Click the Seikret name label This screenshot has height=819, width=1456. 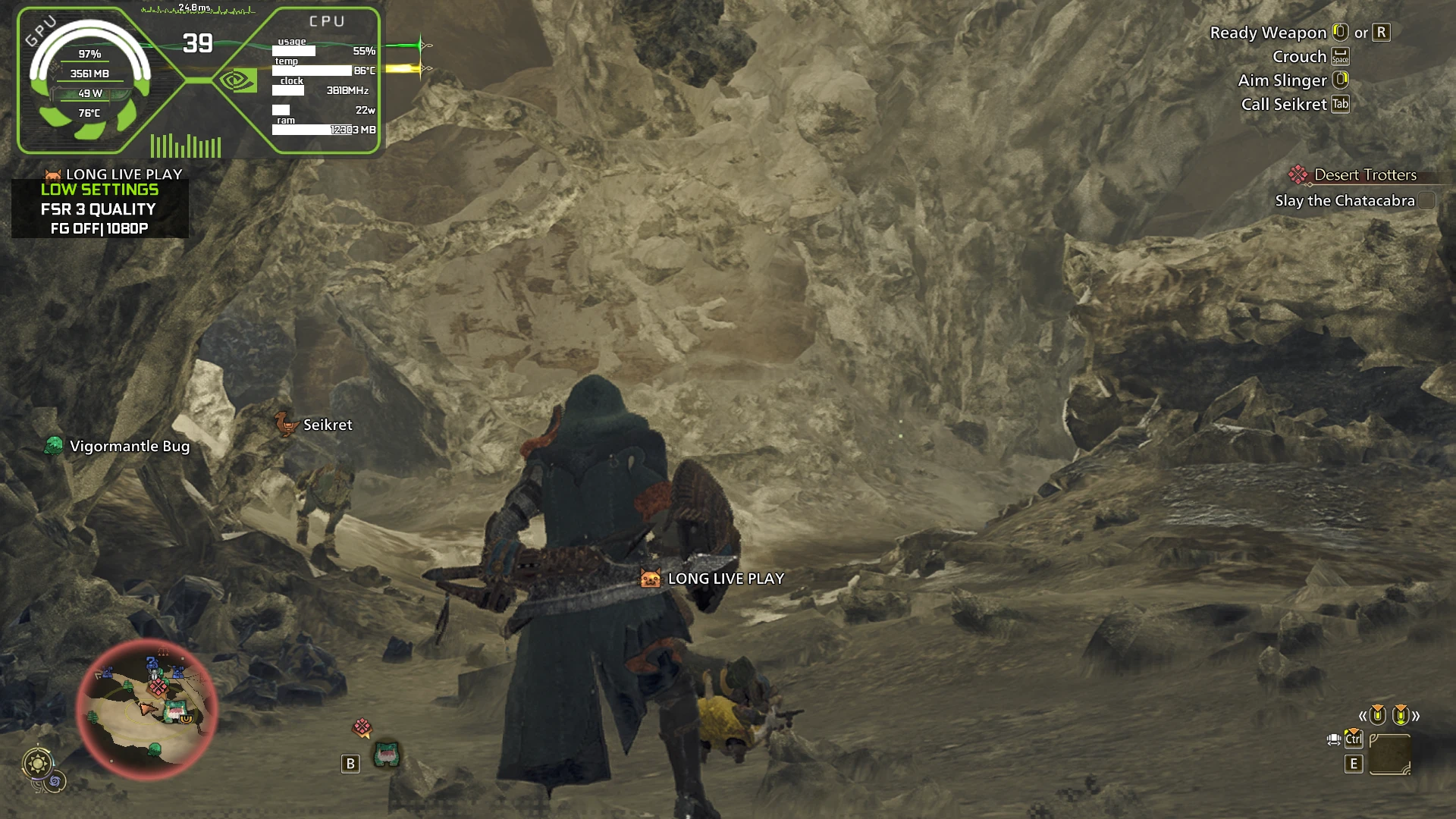[x=328, y=425]
